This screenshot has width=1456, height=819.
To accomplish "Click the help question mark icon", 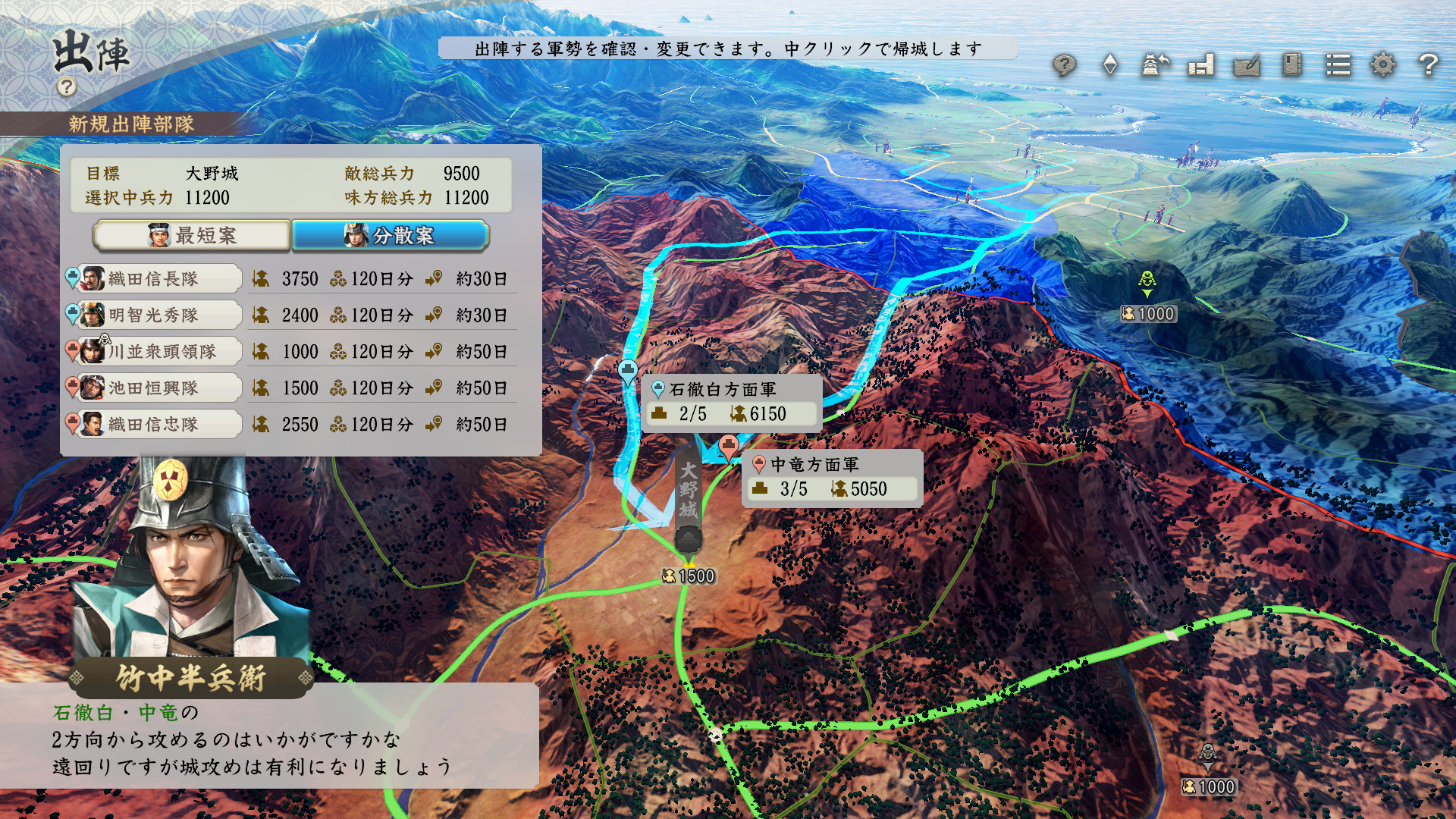I will (1428, 67).
